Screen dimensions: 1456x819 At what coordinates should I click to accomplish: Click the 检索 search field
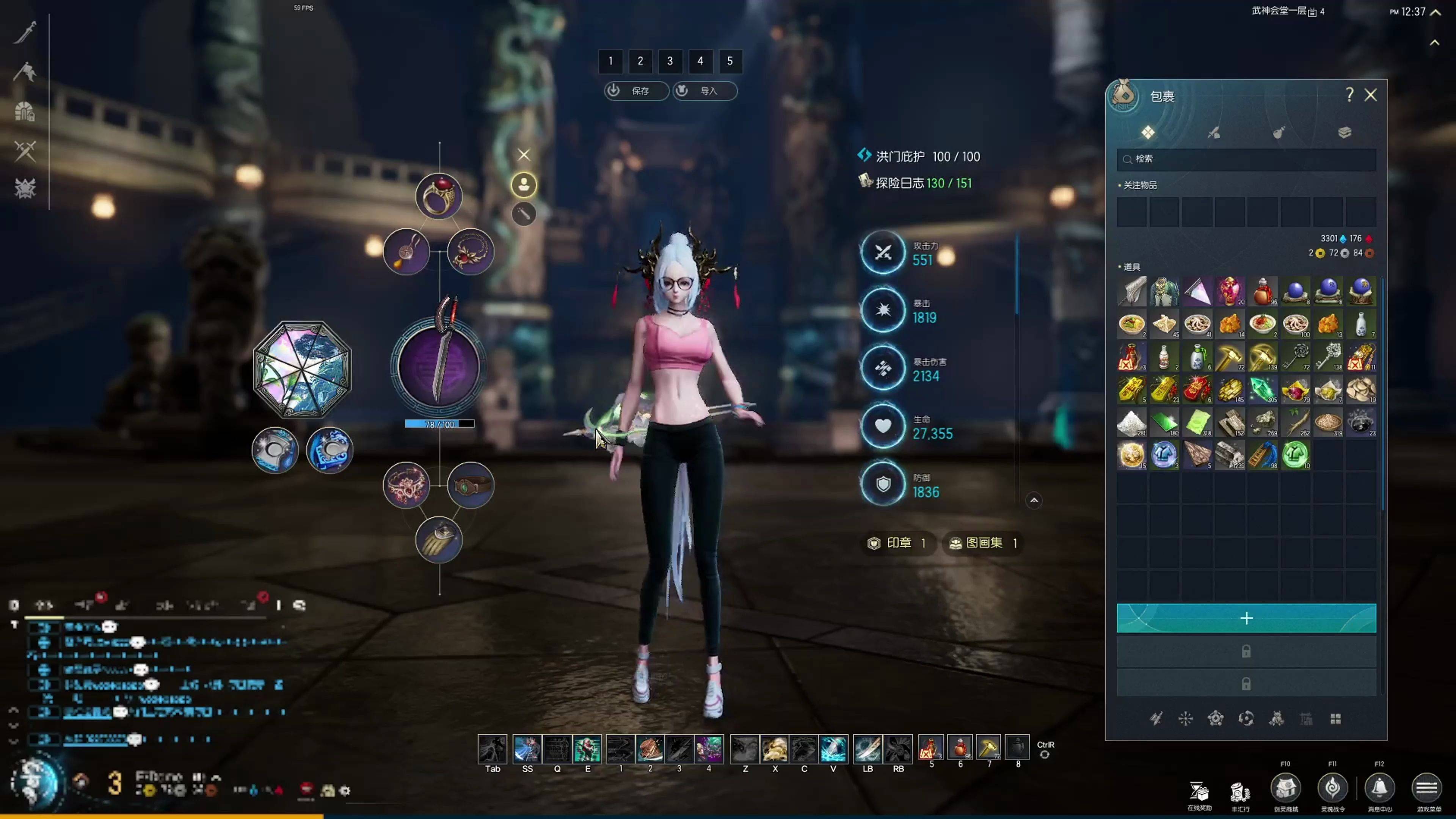(x=1246, y=159)
